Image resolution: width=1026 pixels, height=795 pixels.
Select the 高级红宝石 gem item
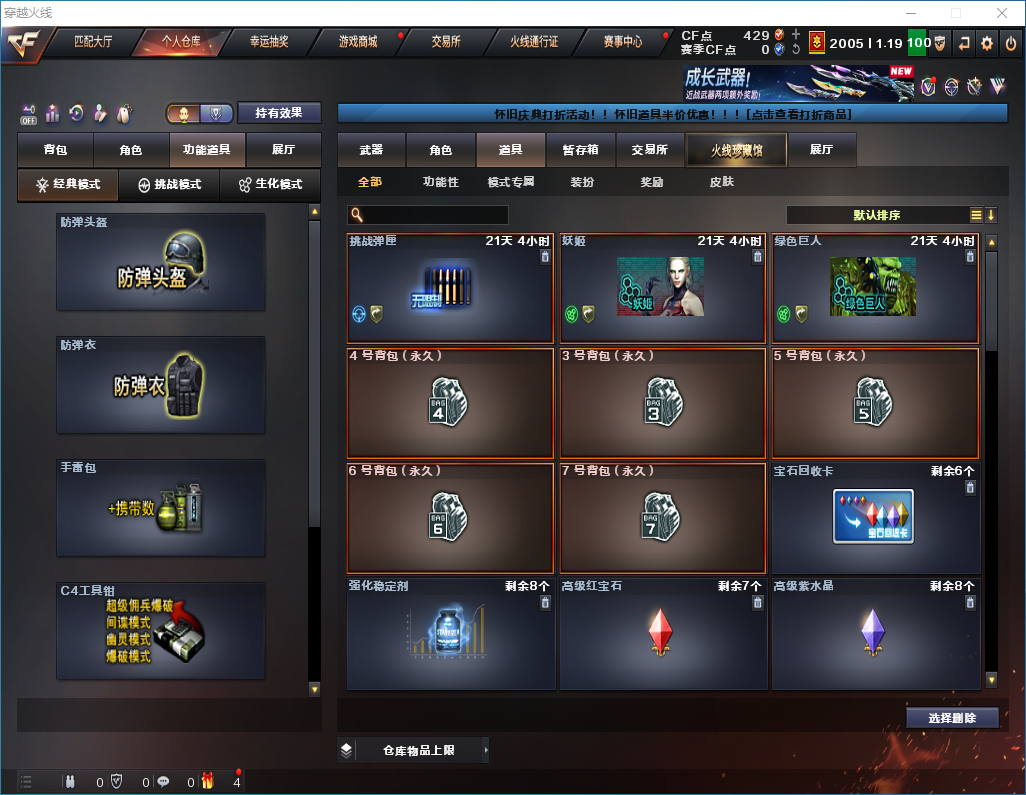(662, 633)
